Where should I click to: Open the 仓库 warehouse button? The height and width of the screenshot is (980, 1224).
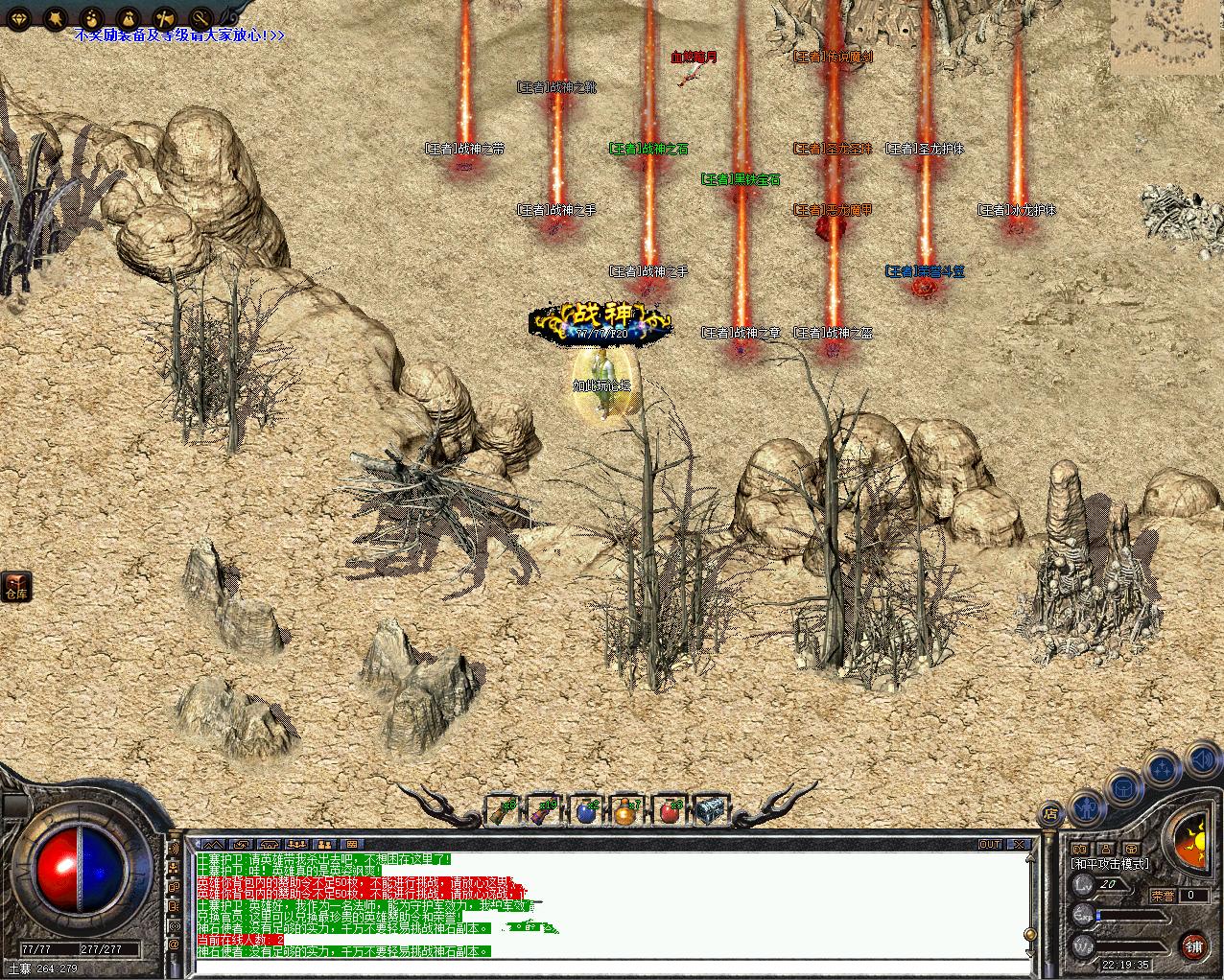(x=16, y=586)
